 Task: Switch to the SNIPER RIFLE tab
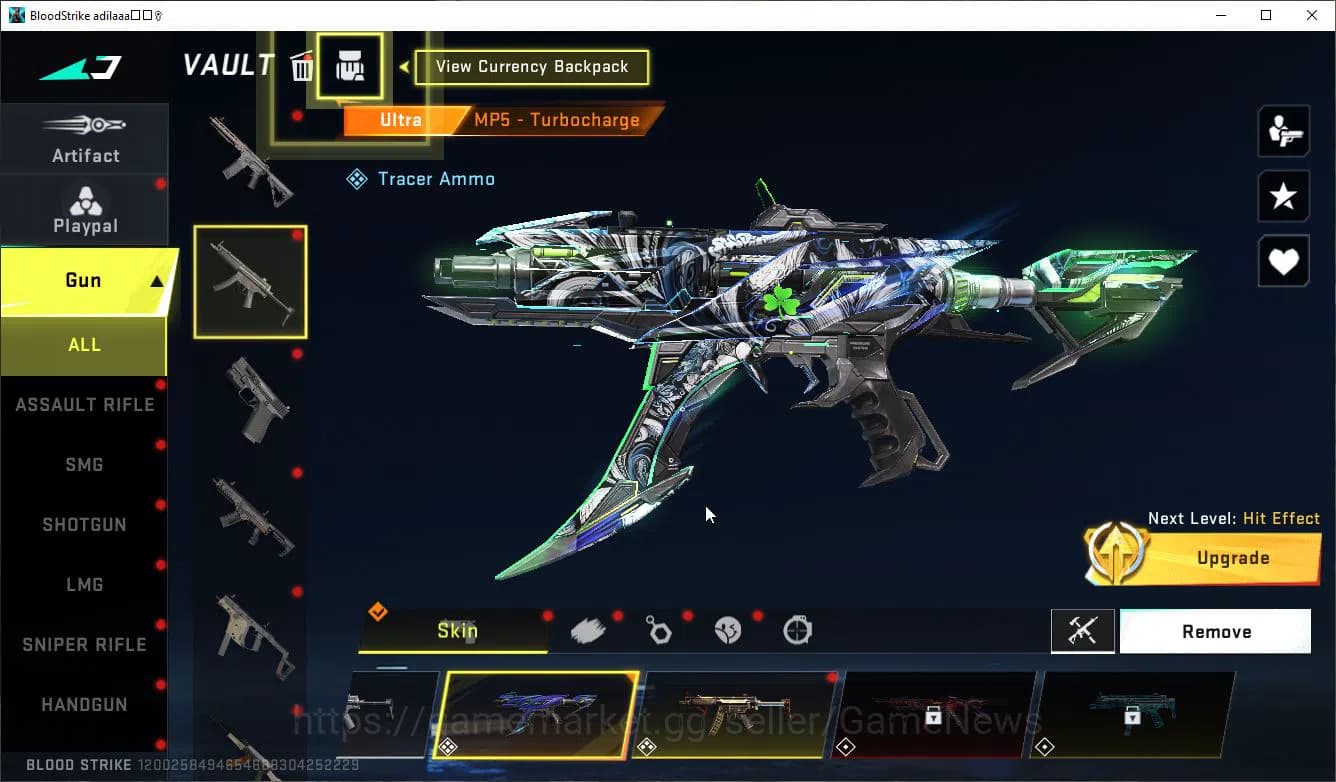click(84, 644)
